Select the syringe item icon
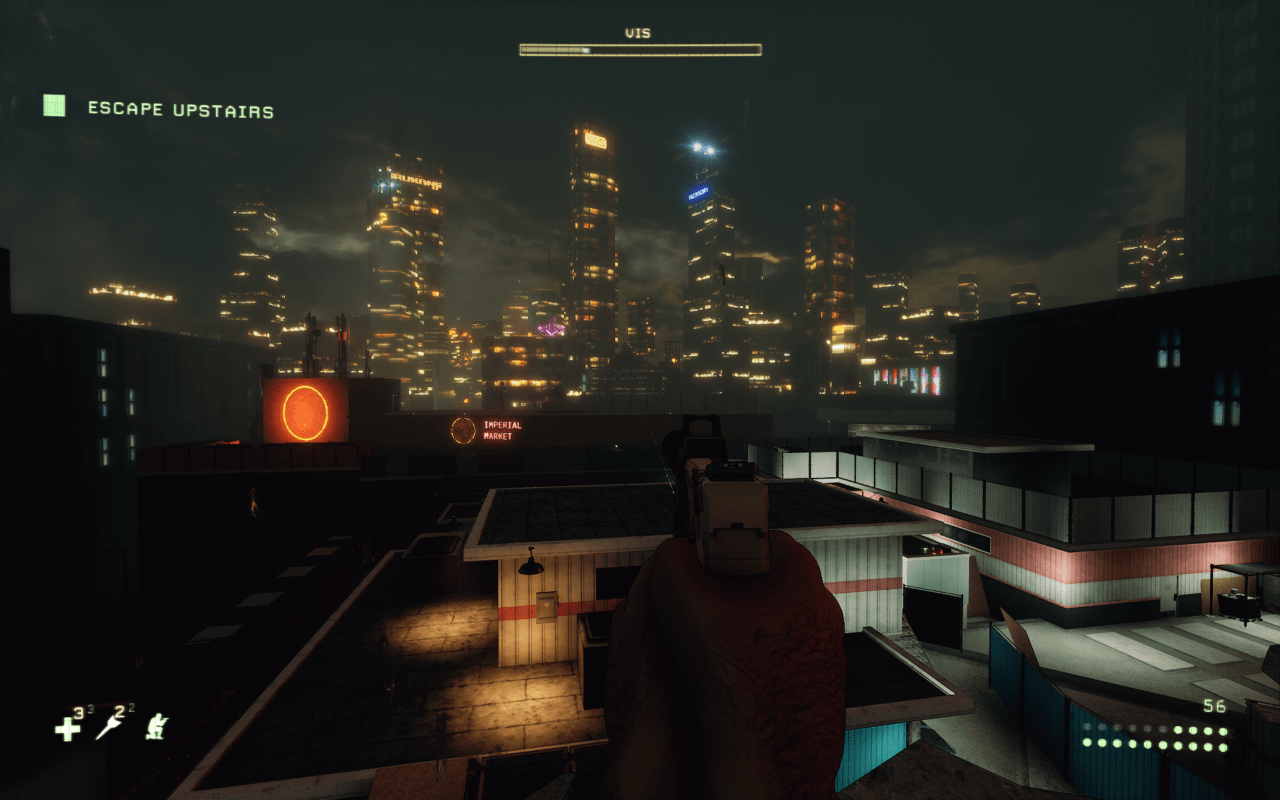 pos(108,728)
